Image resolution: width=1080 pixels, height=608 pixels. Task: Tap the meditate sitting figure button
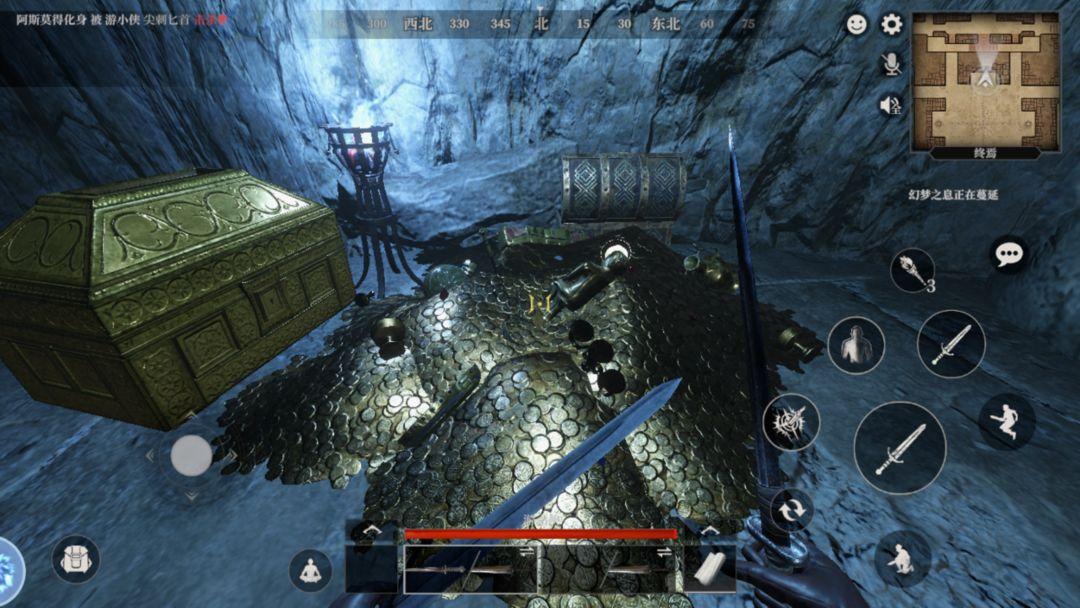tap(310, 570)
